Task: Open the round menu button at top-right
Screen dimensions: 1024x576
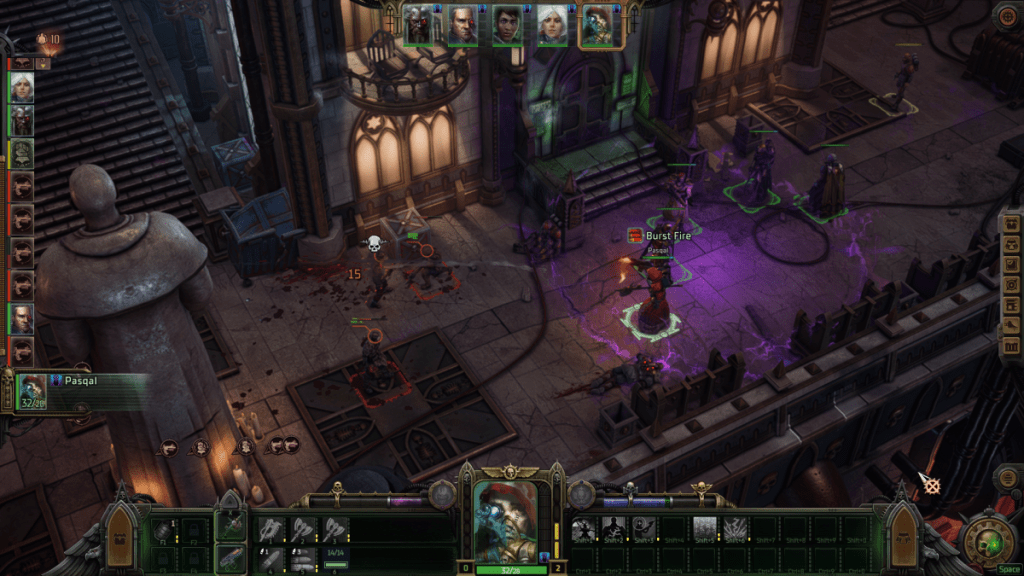Action: point(1006,15)
